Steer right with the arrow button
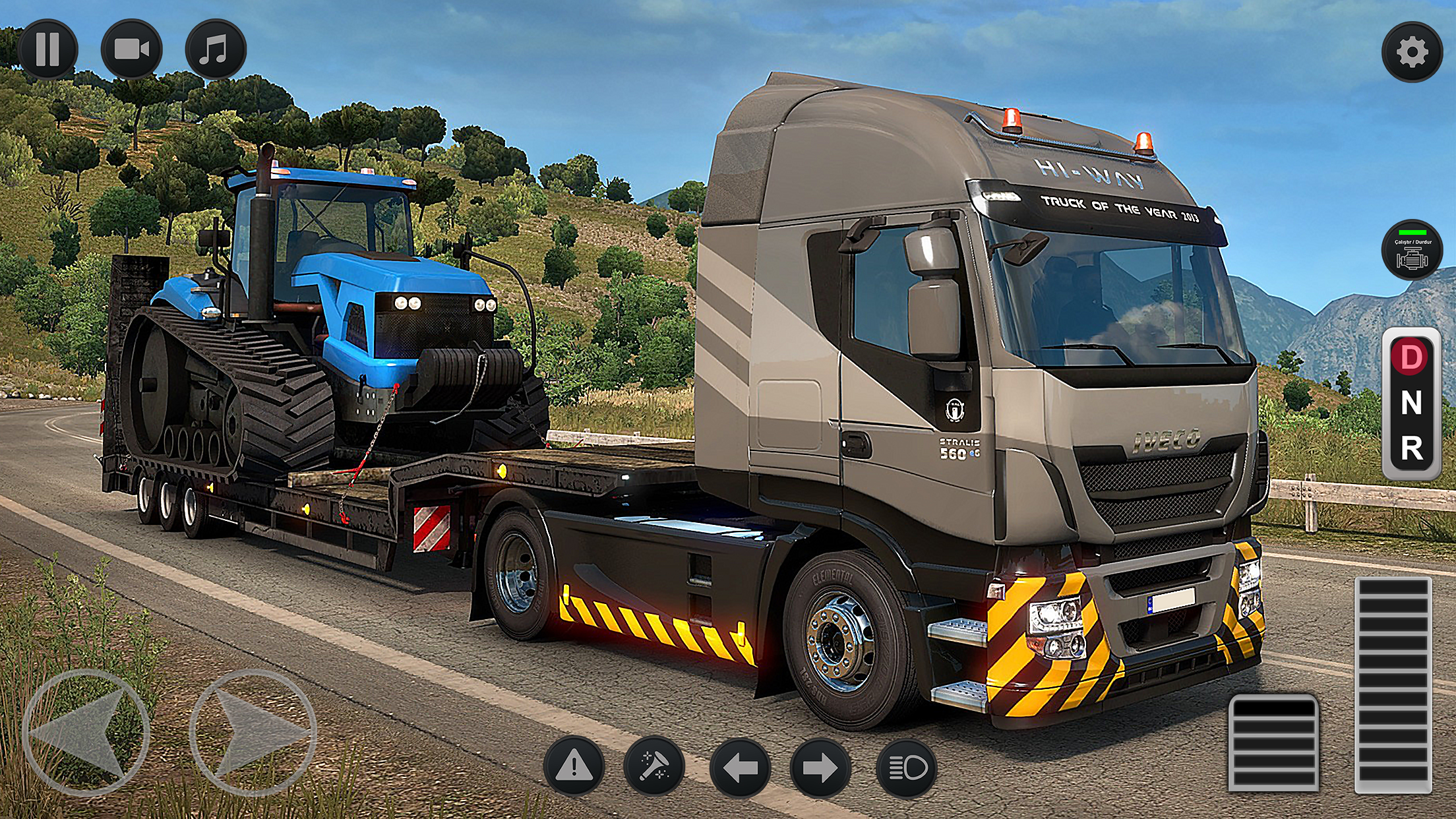Screen dimensions: 1456x819 tap(253, 732)
